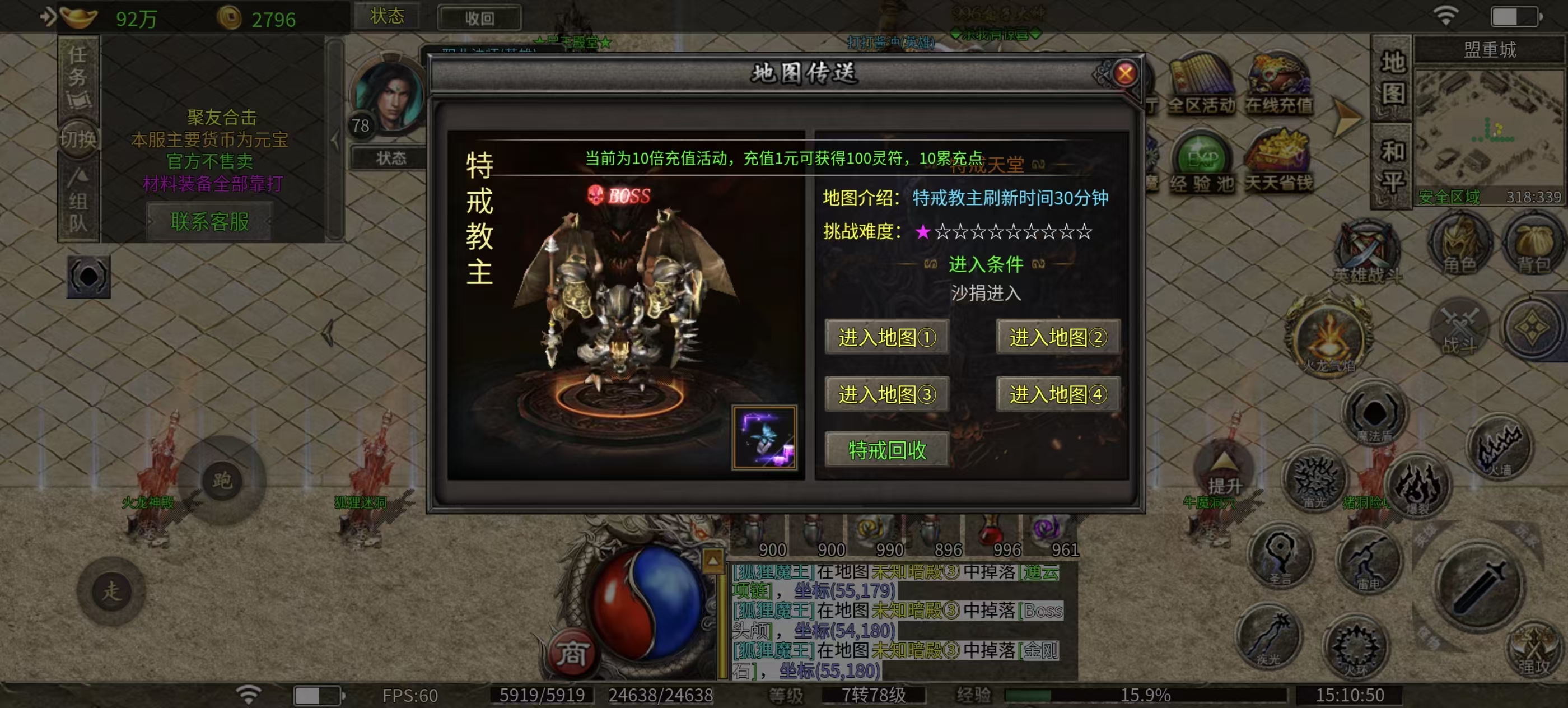Enter map via 进入地图① button
This screenshot has height=708, width=1568.
(886, 337)
